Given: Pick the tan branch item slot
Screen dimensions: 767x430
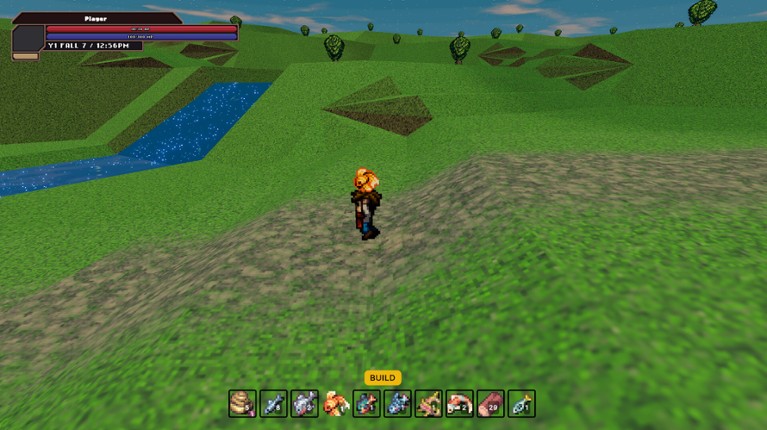Looking at the screenshot, I should [x=428, y=404].
